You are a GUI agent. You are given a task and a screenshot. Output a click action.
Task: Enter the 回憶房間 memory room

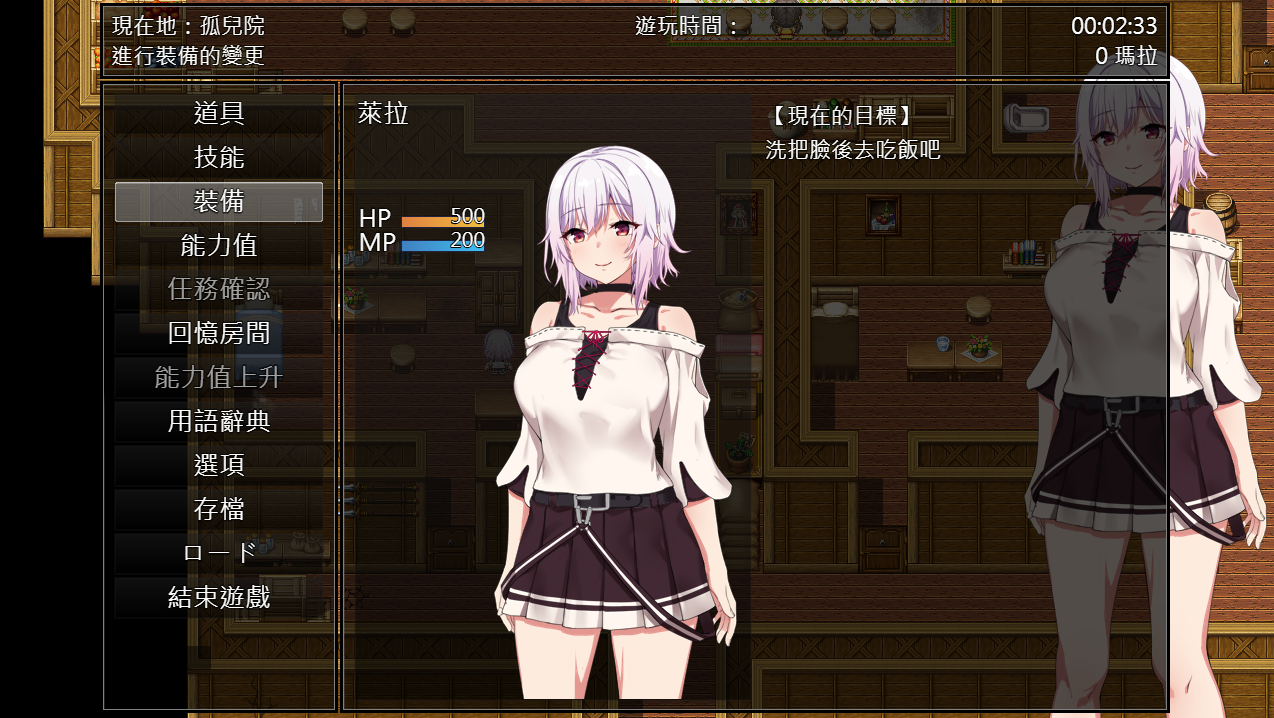click(x=219, y=334)
